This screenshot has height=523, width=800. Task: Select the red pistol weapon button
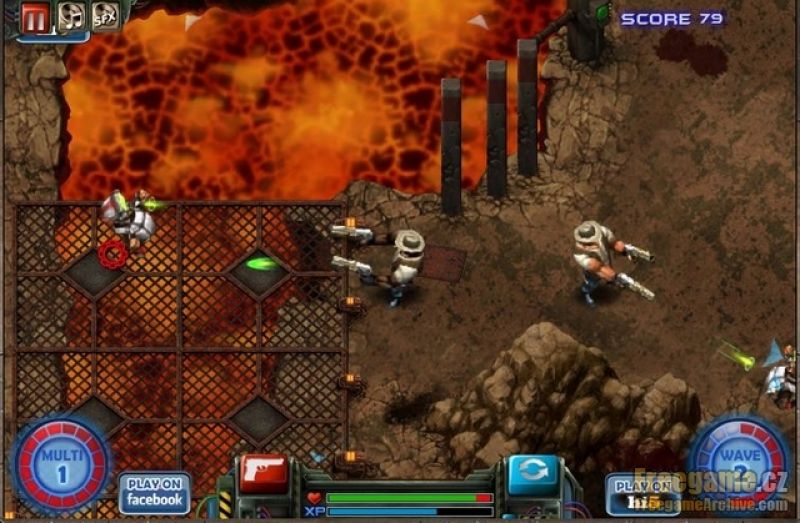coord(263,472)
